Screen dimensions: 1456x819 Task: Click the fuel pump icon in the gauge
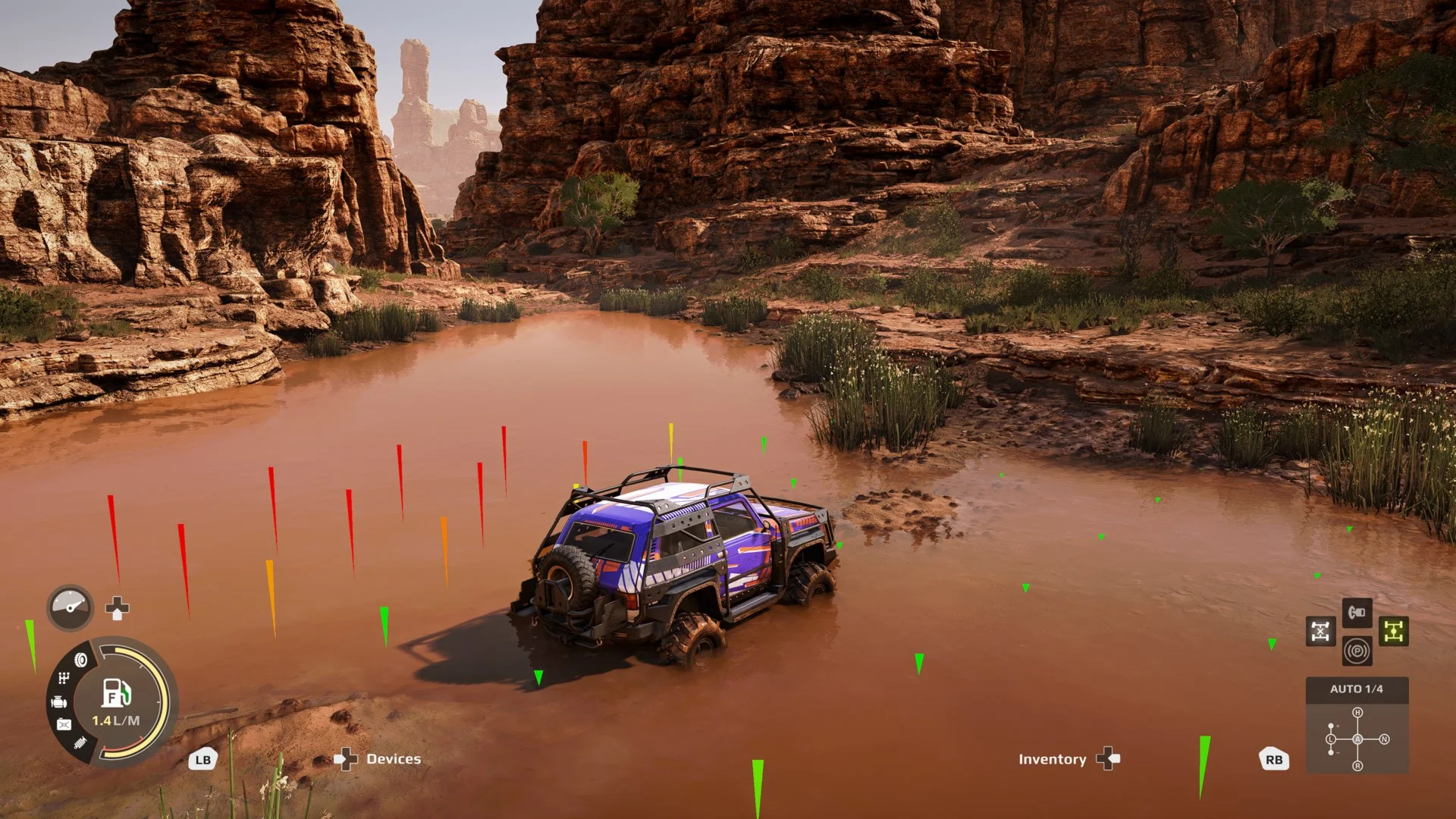116,692
